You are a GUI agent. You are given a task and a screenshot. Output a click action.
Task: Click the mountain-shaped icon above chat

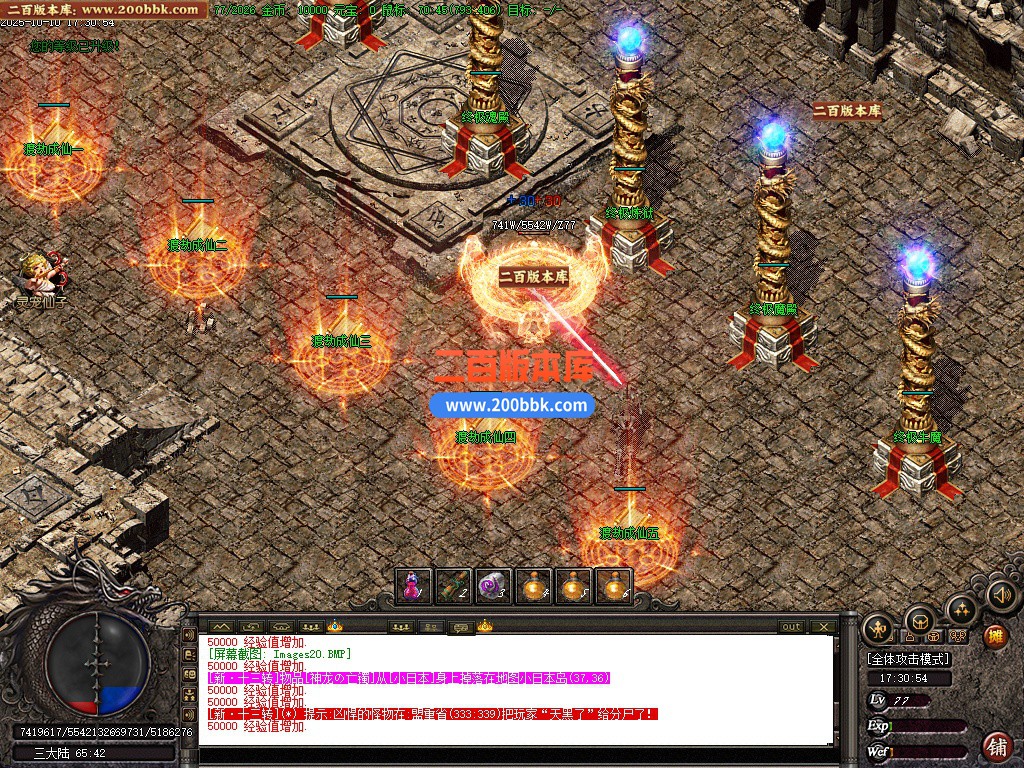(220, 627)
